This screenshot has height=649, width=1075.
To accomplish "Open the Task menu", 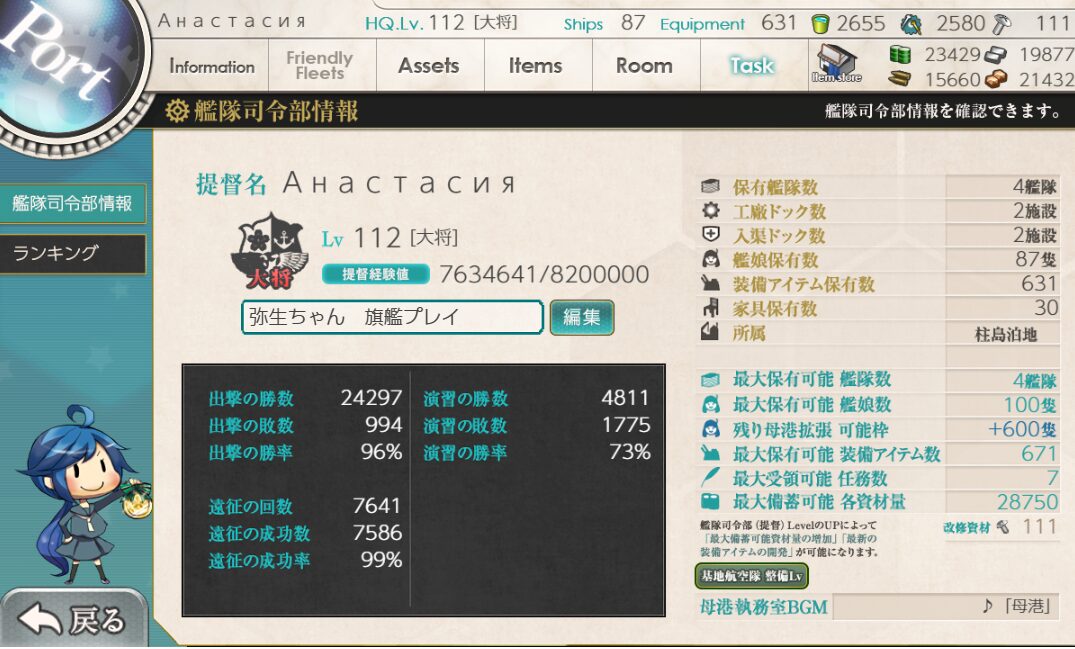I will coord(752,66).
